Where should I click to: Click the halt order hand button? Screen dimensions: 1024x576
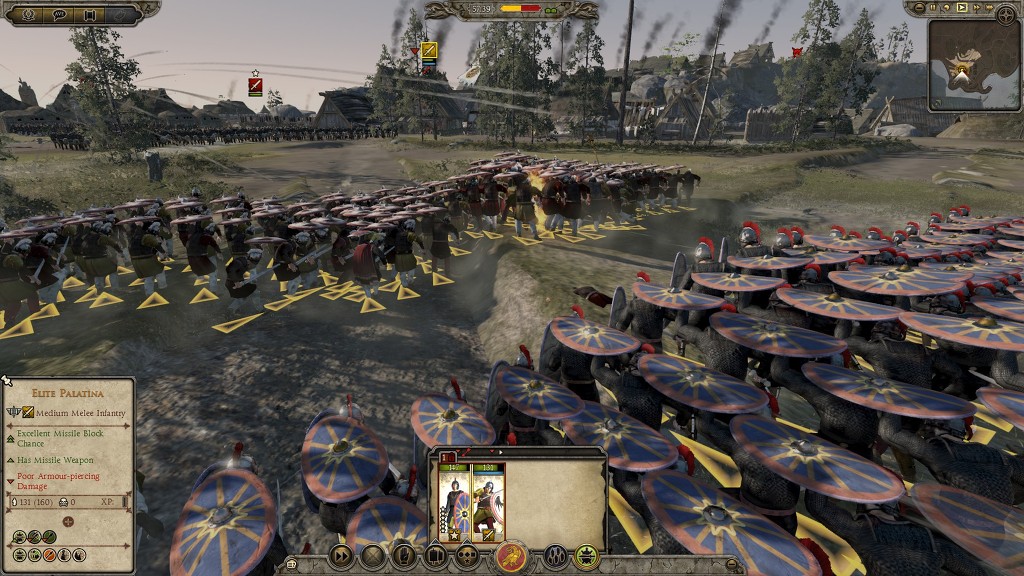coord(404,556)
